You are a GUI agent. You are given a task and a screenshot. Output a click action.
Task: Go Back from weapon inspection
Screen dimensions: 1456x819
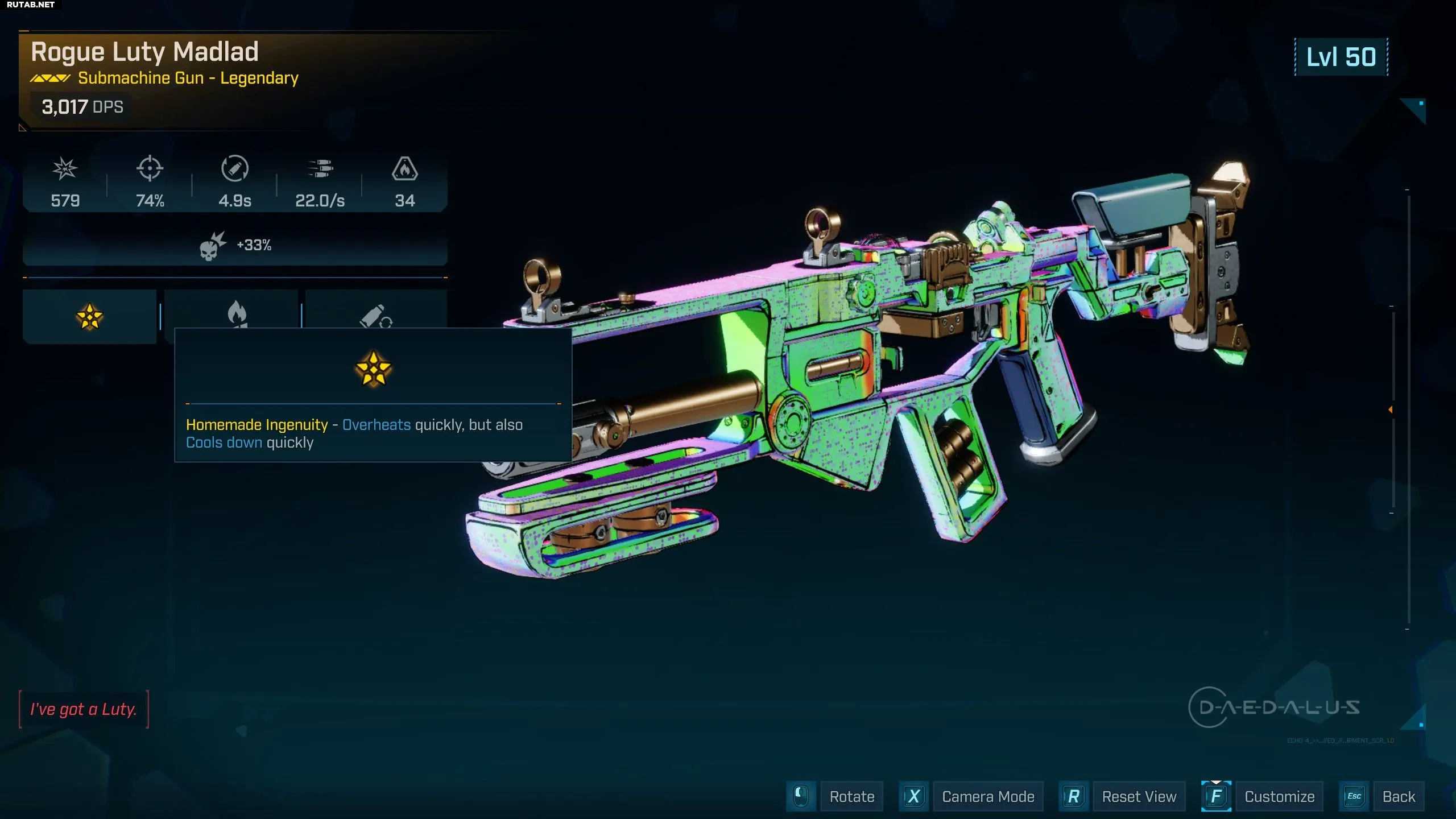pyautogui.click(x=1399, y=796)
